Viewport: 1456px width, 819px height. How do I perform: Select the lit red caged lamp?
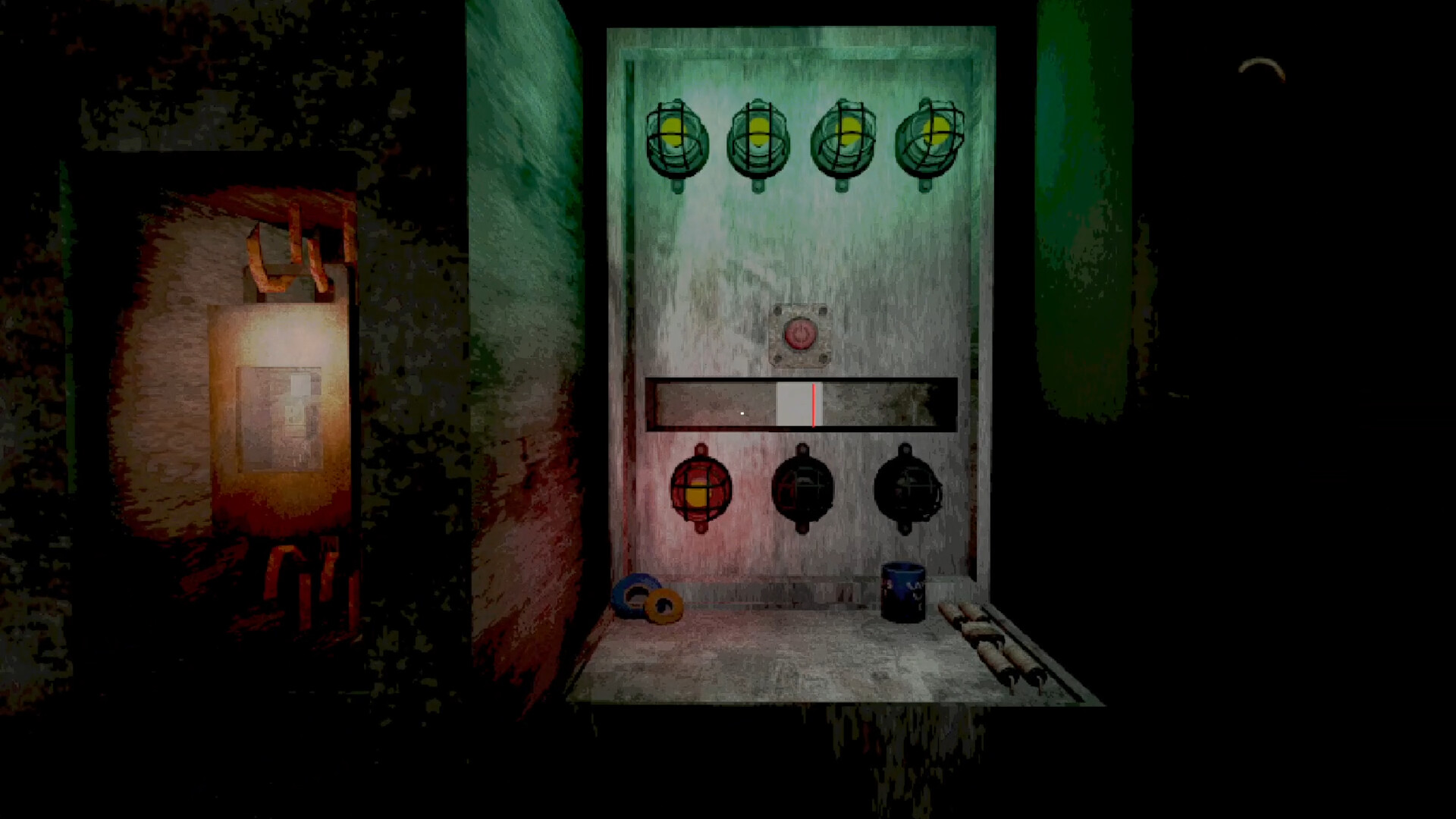point(700,489)
